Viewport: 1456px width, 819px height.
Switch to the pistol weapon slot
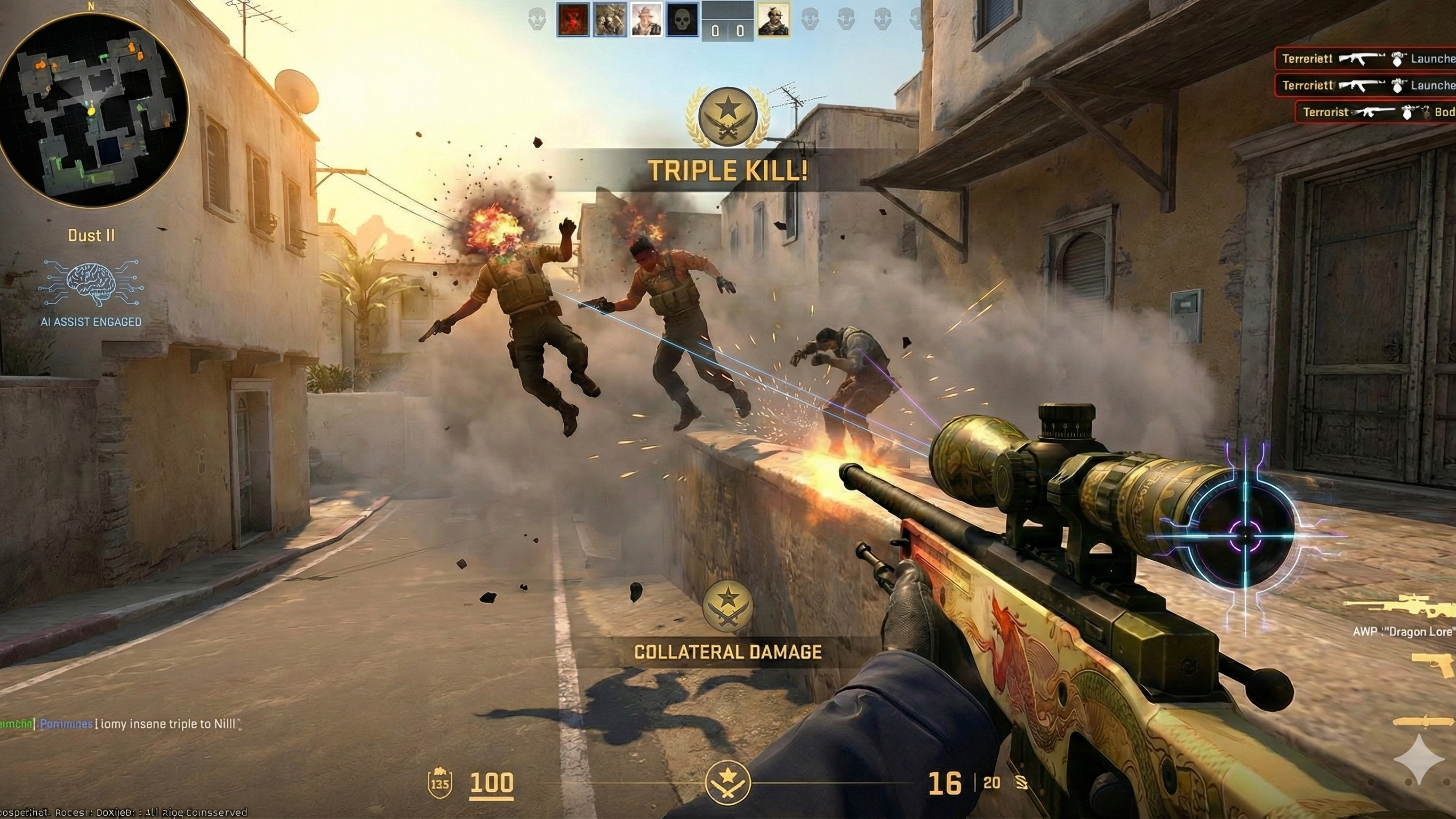coord(1434,665)
